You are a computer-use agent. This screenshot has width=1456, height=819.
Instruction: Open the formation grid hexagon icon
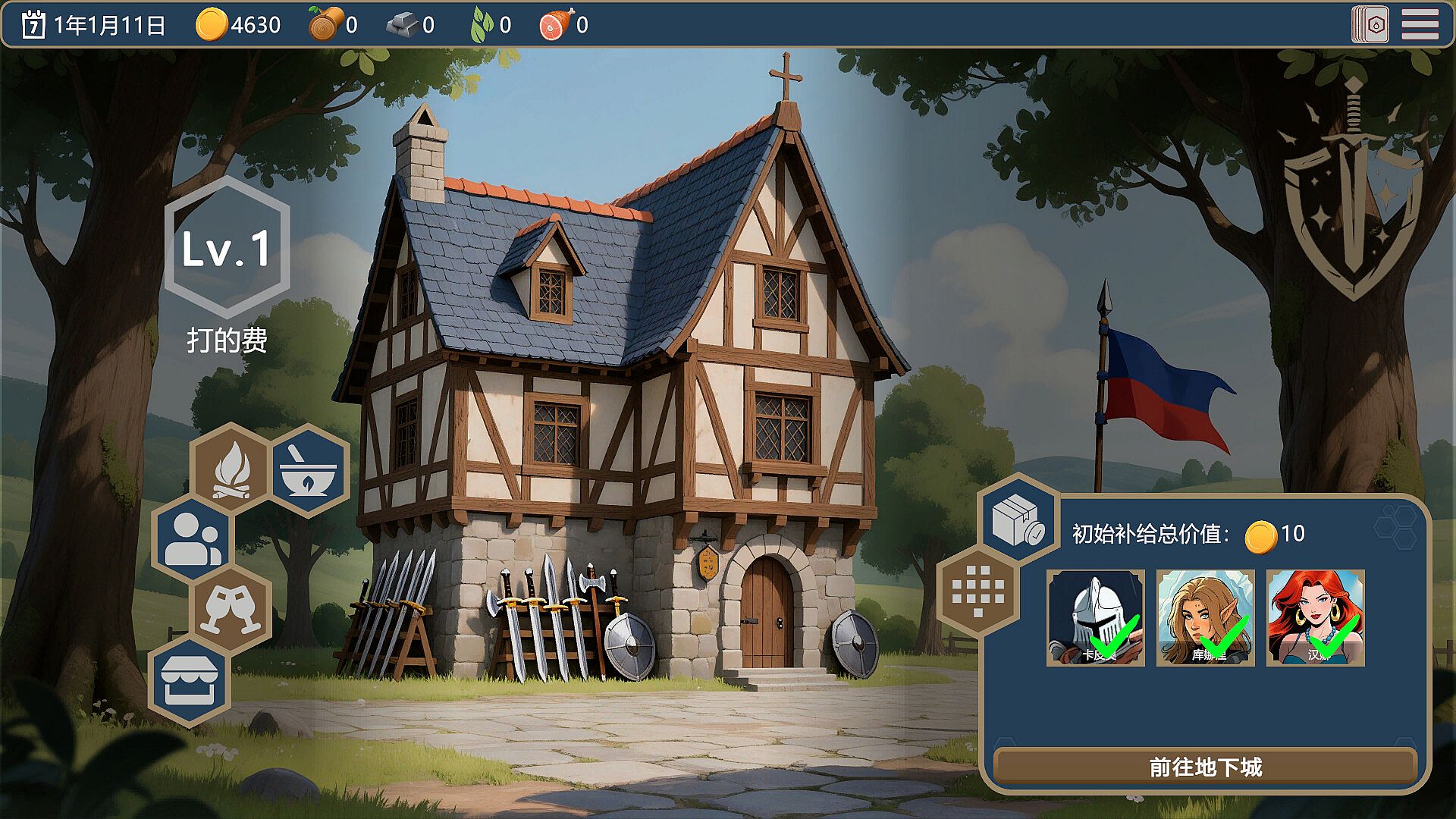[x=977, y=591]
